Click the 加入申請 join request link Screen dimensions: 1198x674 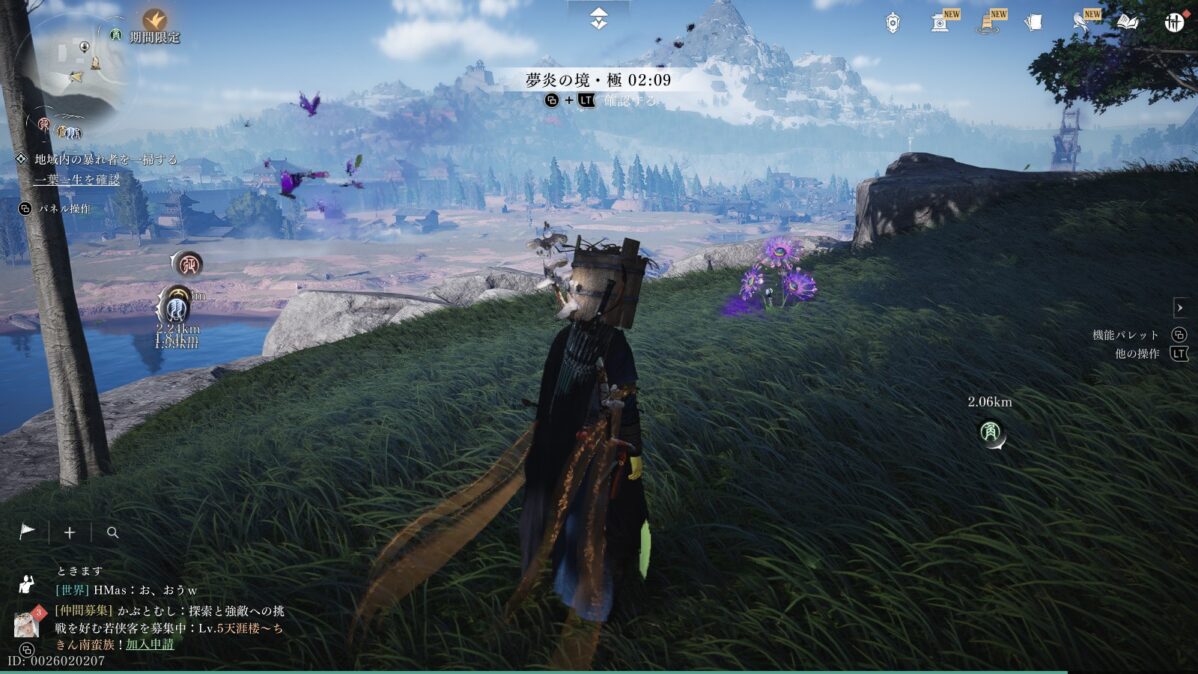coord(149,644)
